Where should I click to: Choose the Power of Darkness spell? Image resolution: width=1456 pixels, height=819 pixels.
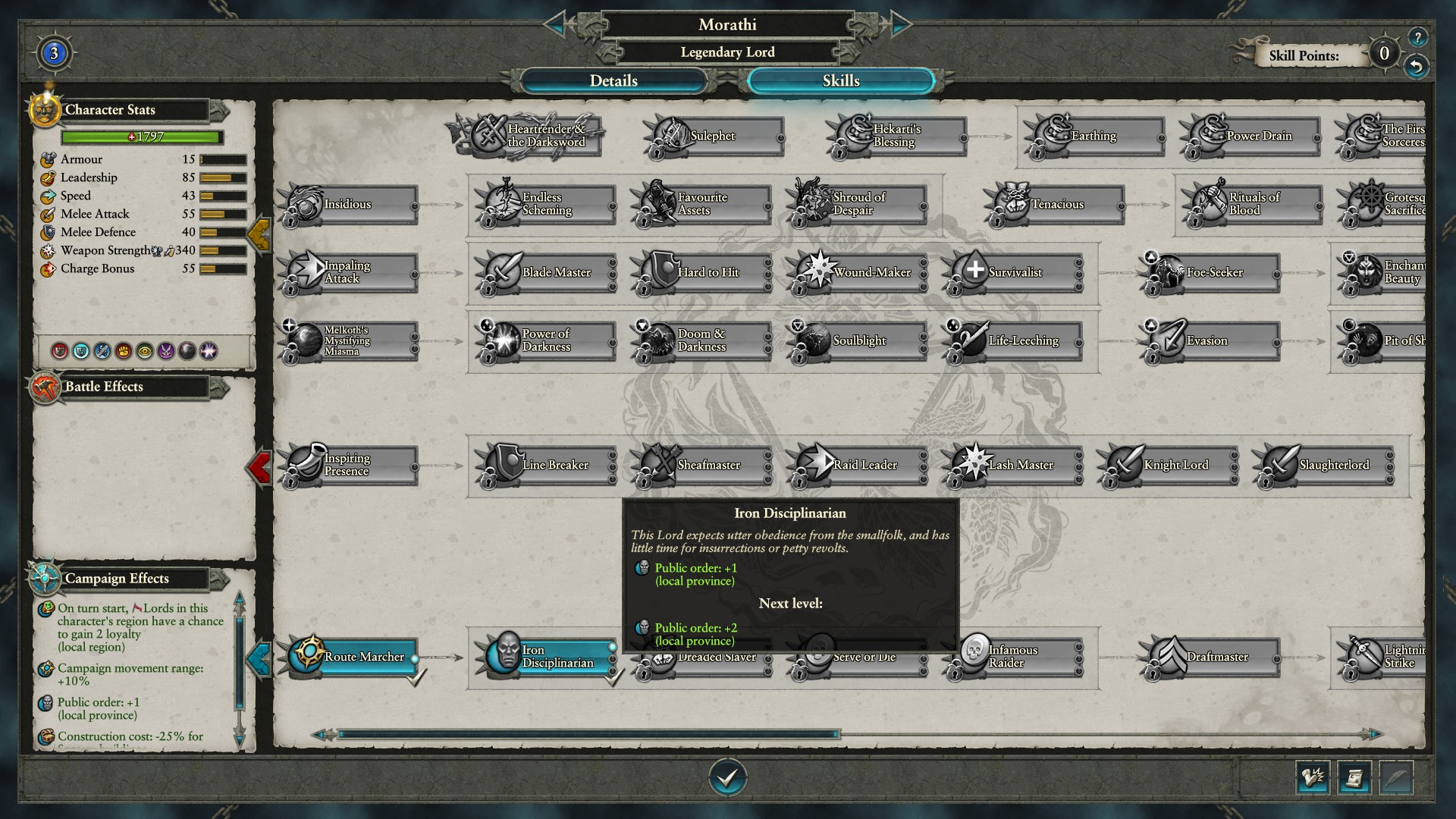tap(544, 340)
